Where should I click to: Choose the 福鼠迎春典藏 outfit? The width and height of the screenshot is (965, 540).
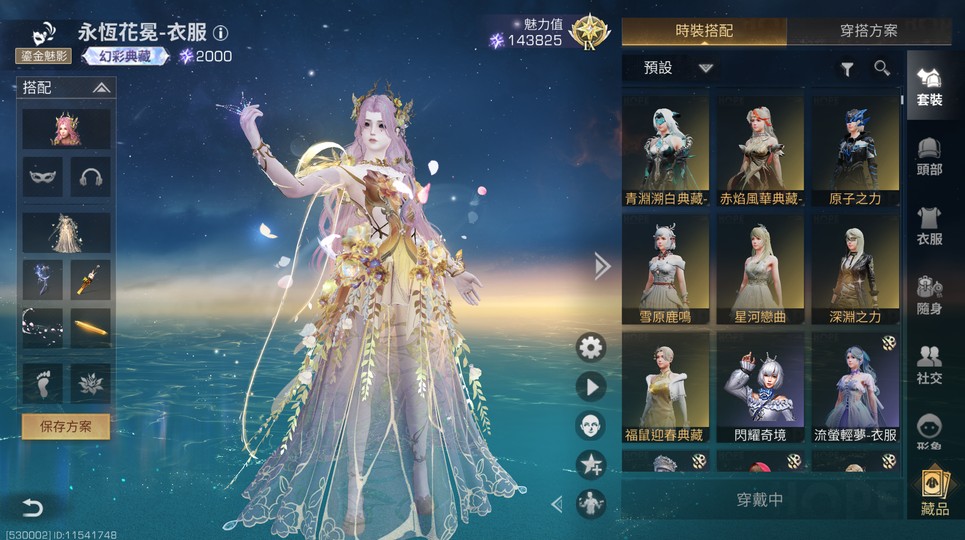click(x=665, y=387)
